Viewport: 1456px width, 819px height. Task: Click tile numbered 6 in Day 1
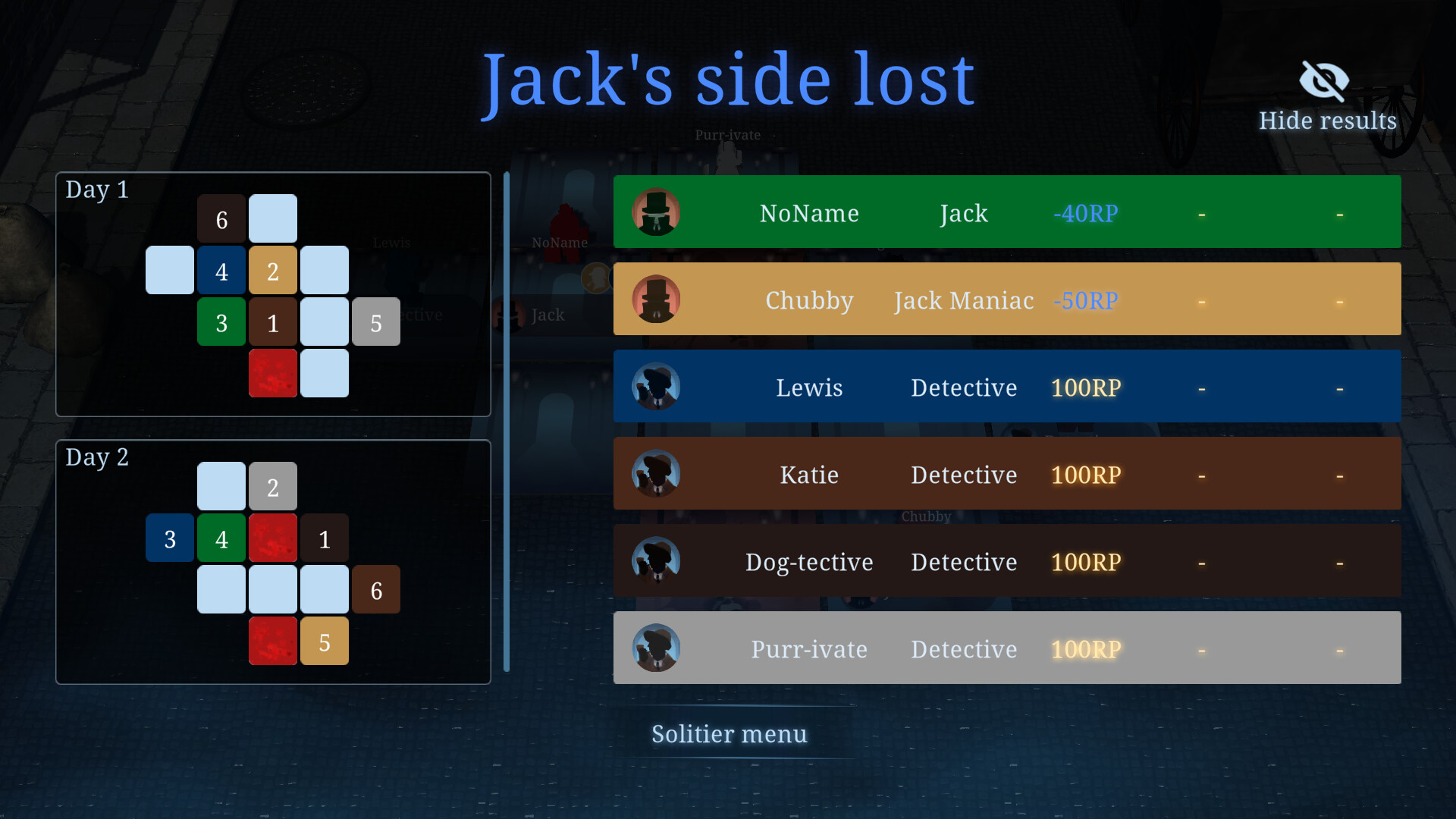pyautogui.click(x=221, y=218)
